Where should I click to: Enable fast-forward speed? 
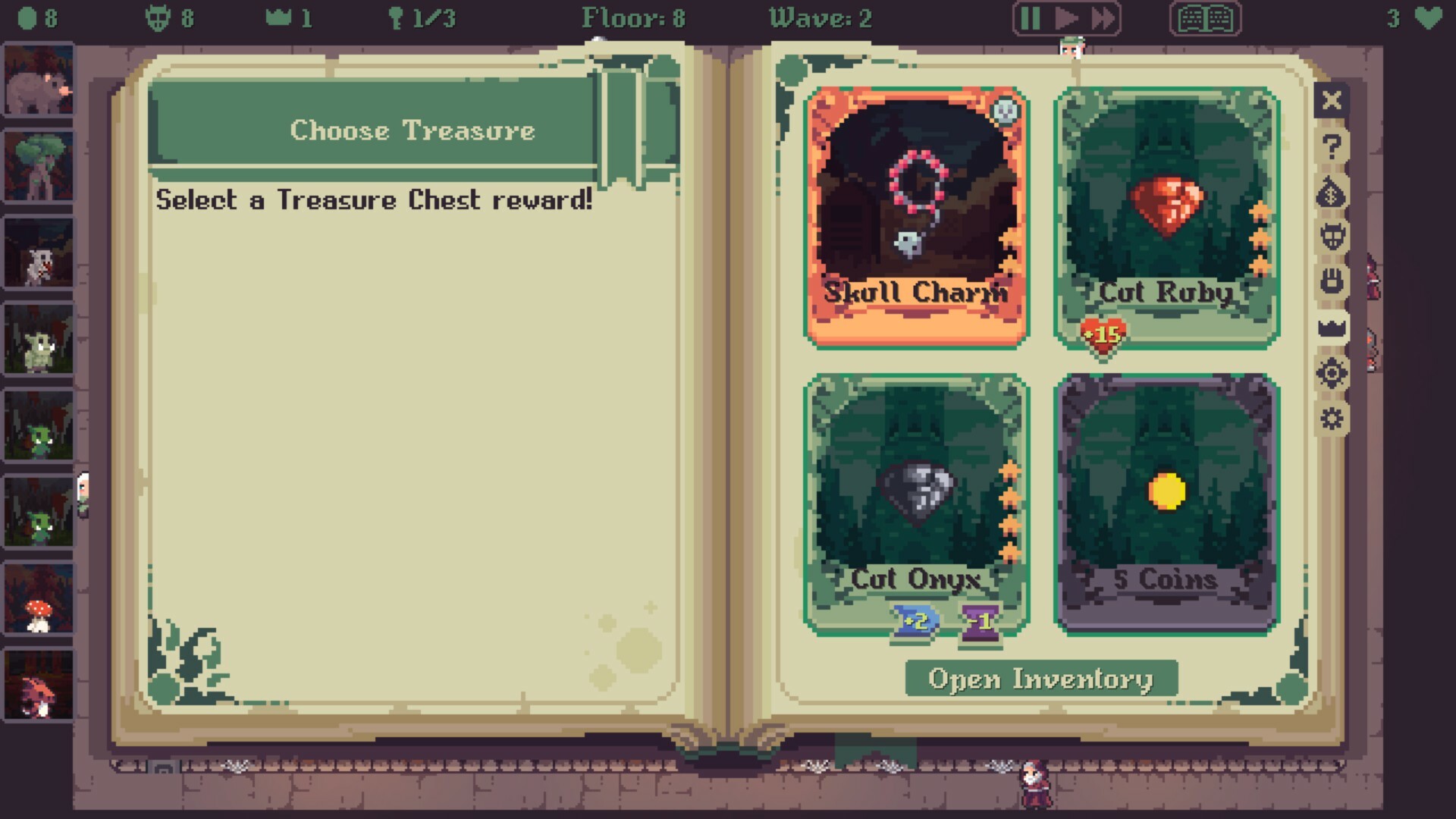coord(1100,19)
